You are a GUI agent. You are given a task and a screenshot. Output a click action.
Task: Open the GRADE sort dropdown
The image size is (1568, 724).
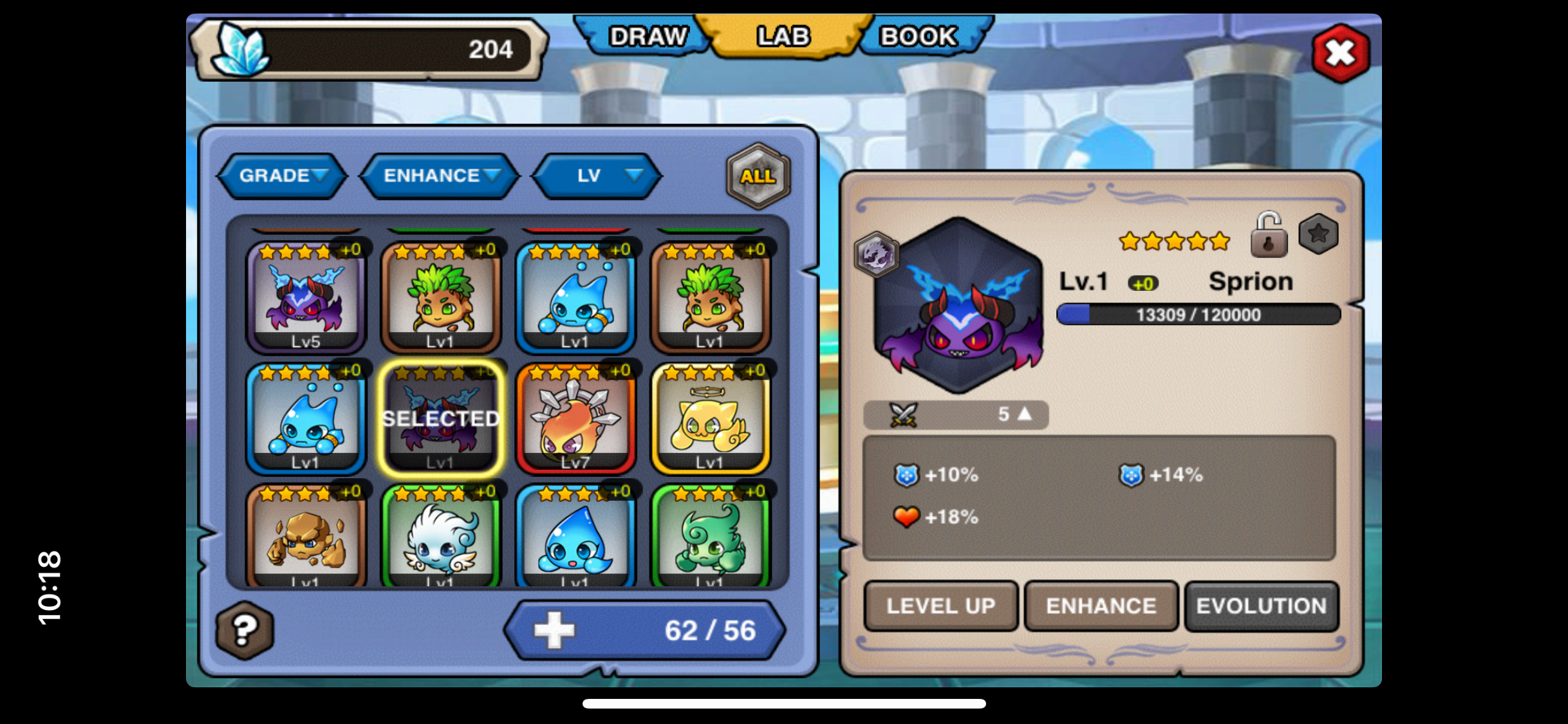283,176
